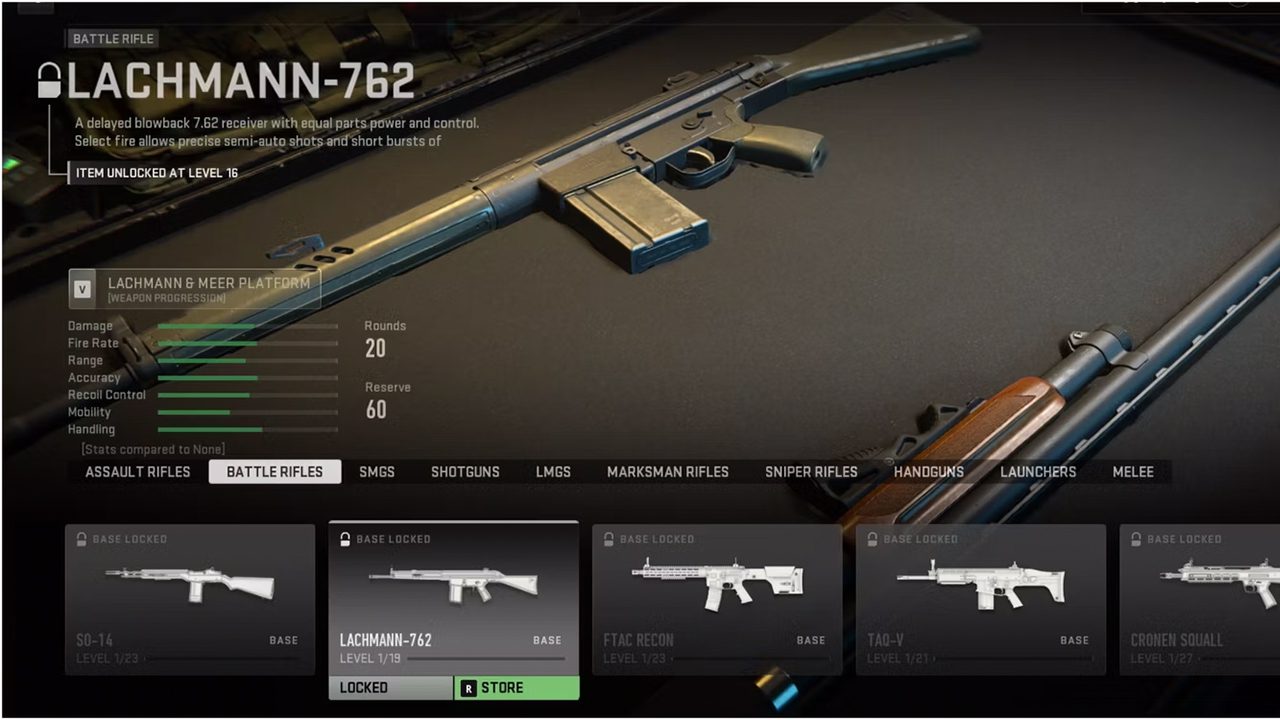Select the SO-14 weapon card

[190, 599]
